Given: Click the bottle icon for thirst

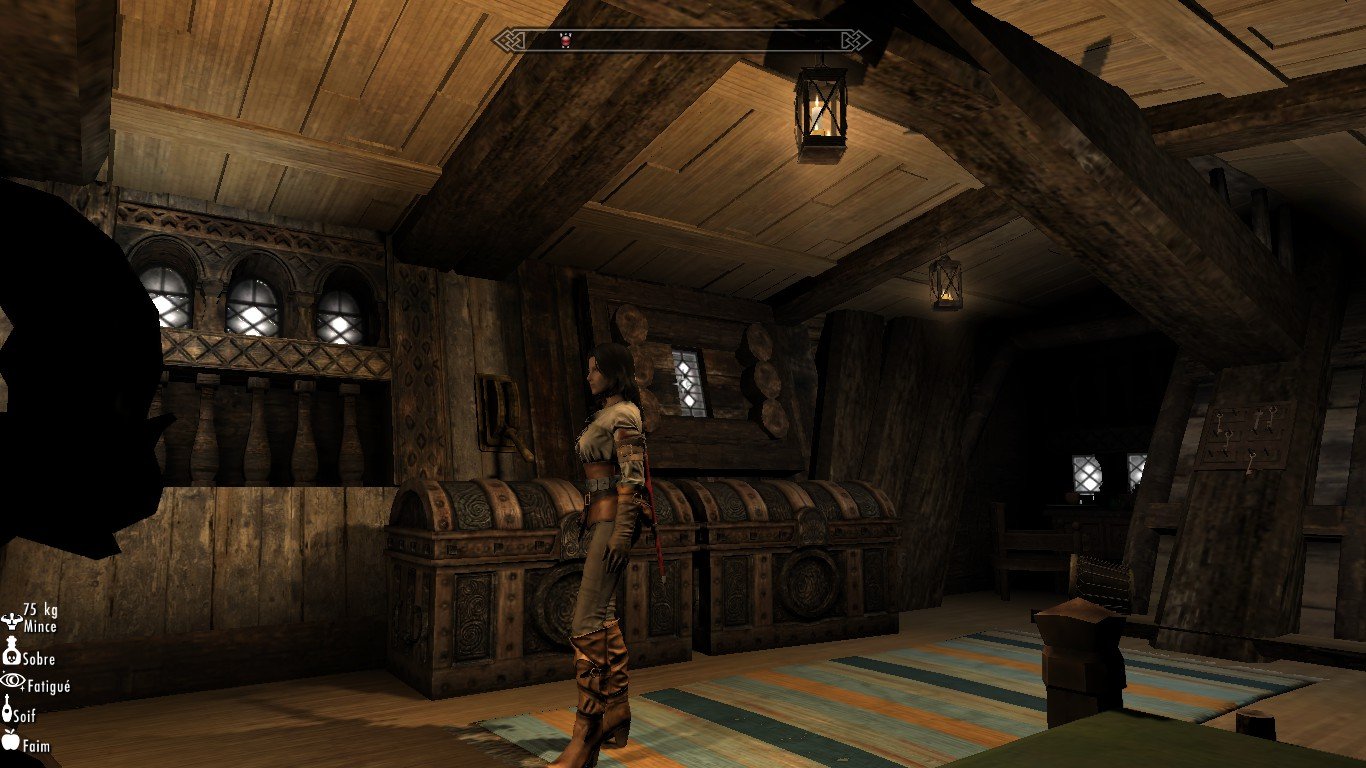Looking at the screenshot, I should pyautogui.click(x=9, y=712).
